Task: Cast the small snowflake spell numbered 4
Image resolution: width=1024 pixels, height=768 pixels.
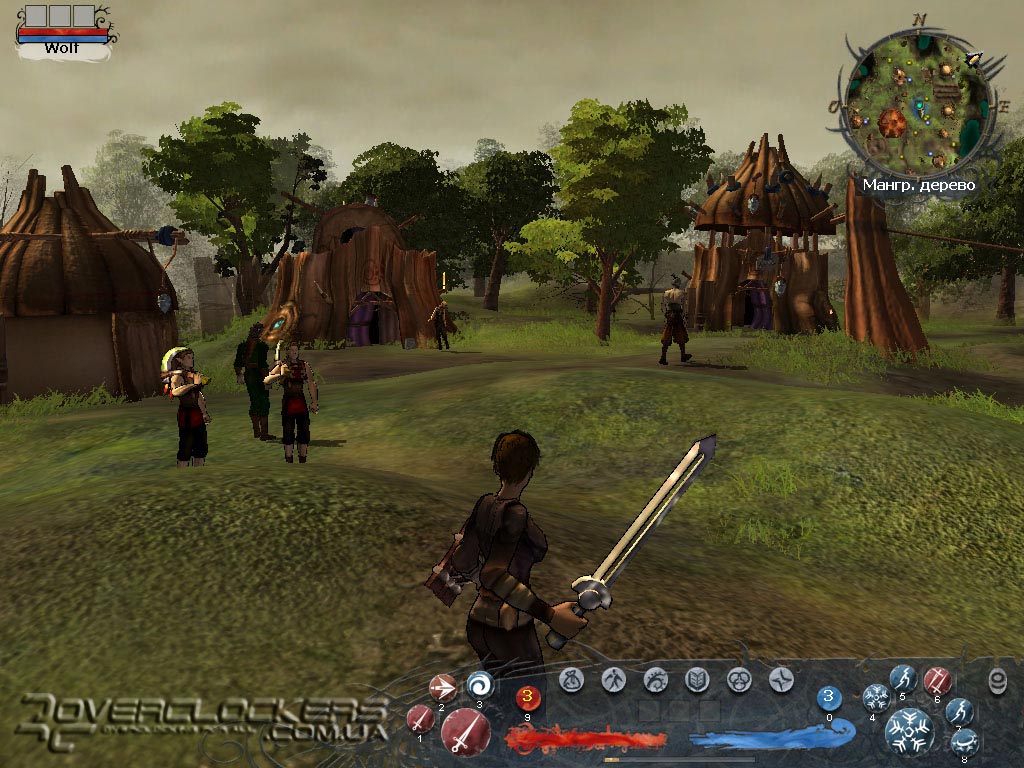Action: point(876,697)
